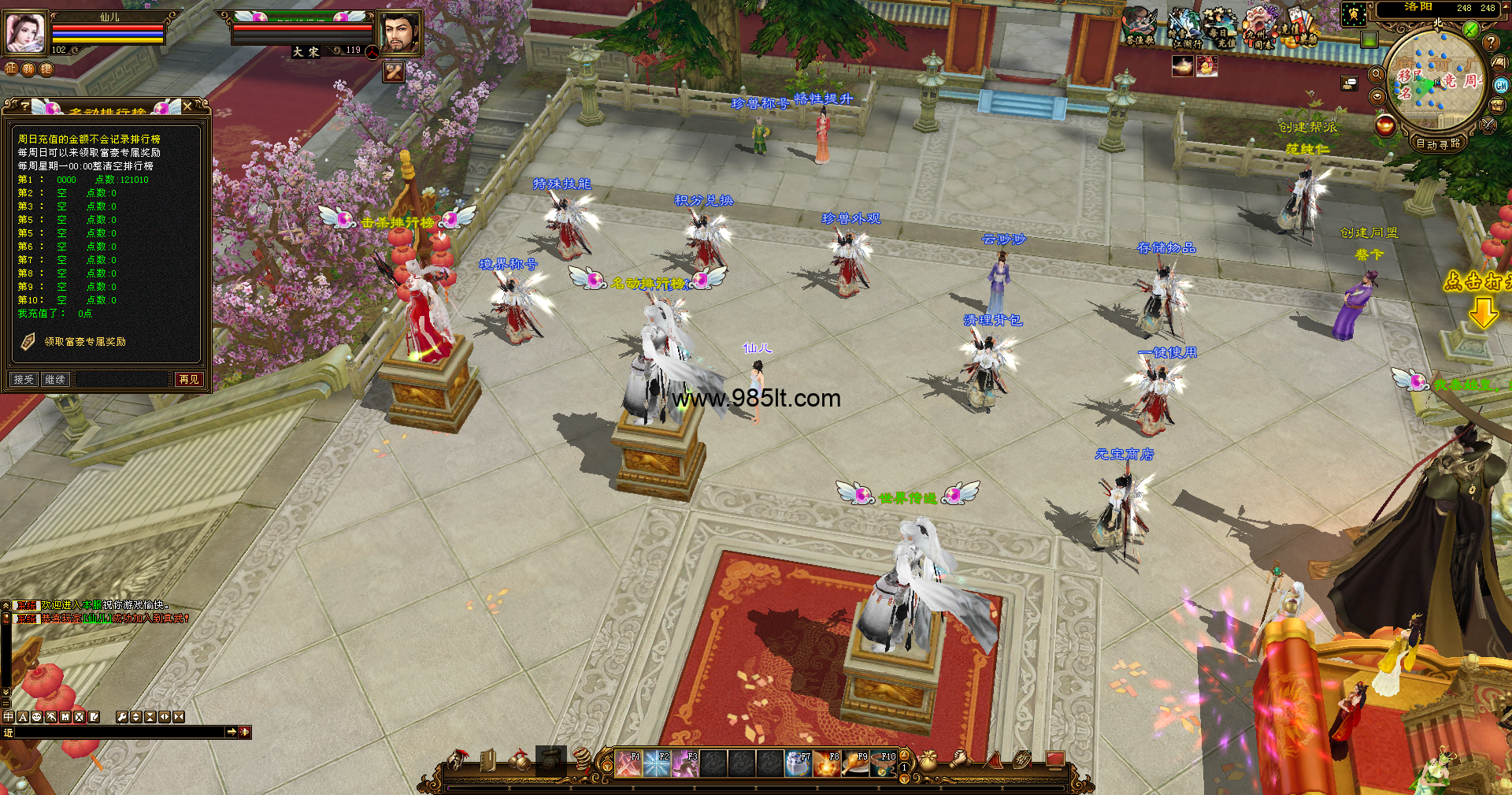The image size is (1512, 795).
Task: Open the 踏雪江湖行 event icon
Action: (1183, 29)
